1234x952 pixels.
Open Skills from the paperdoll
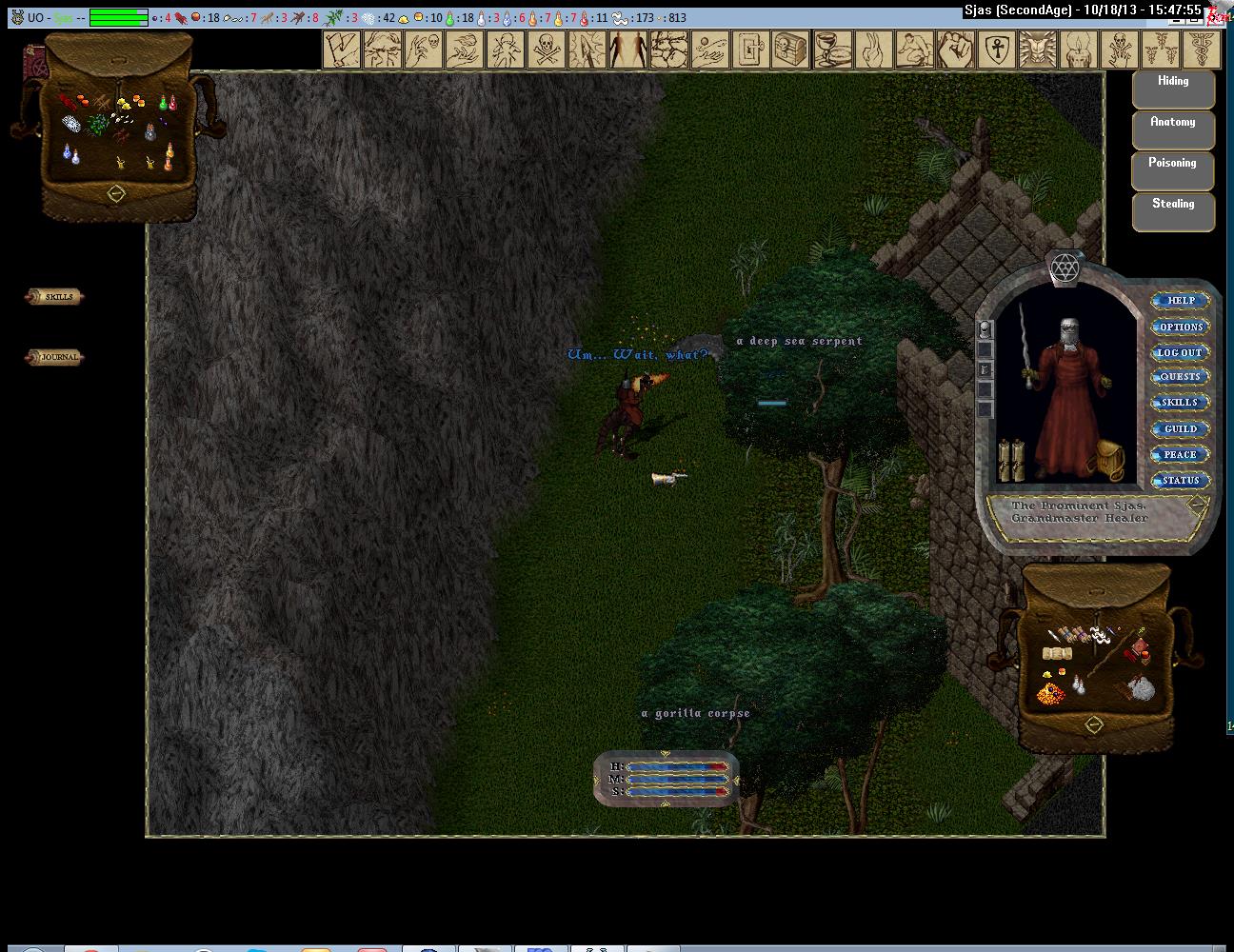tap(1181, 403)
